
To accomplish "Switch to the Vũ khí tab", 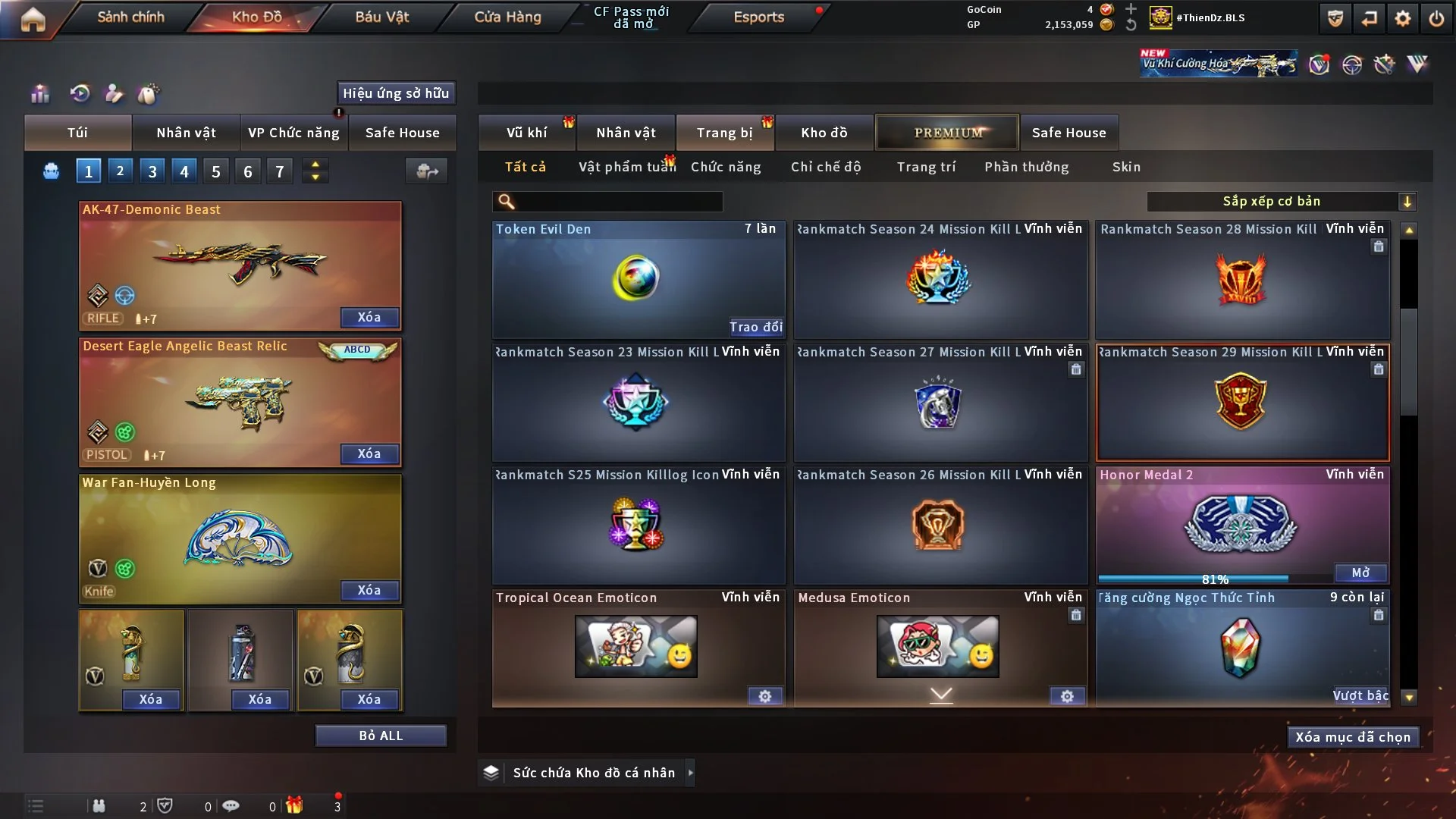I will point(526,133).
